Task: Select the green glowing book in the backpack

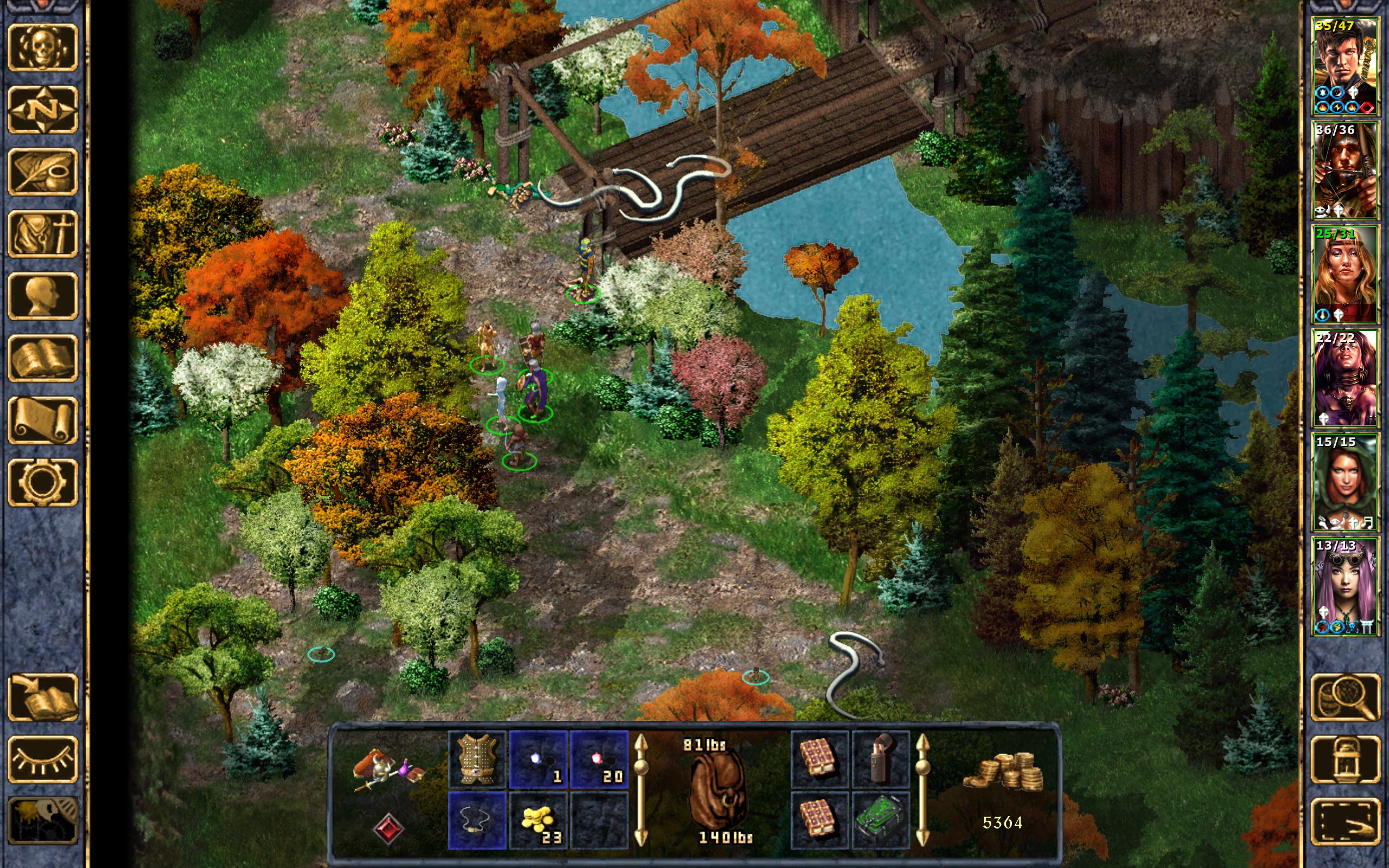Action: [881, 820]
